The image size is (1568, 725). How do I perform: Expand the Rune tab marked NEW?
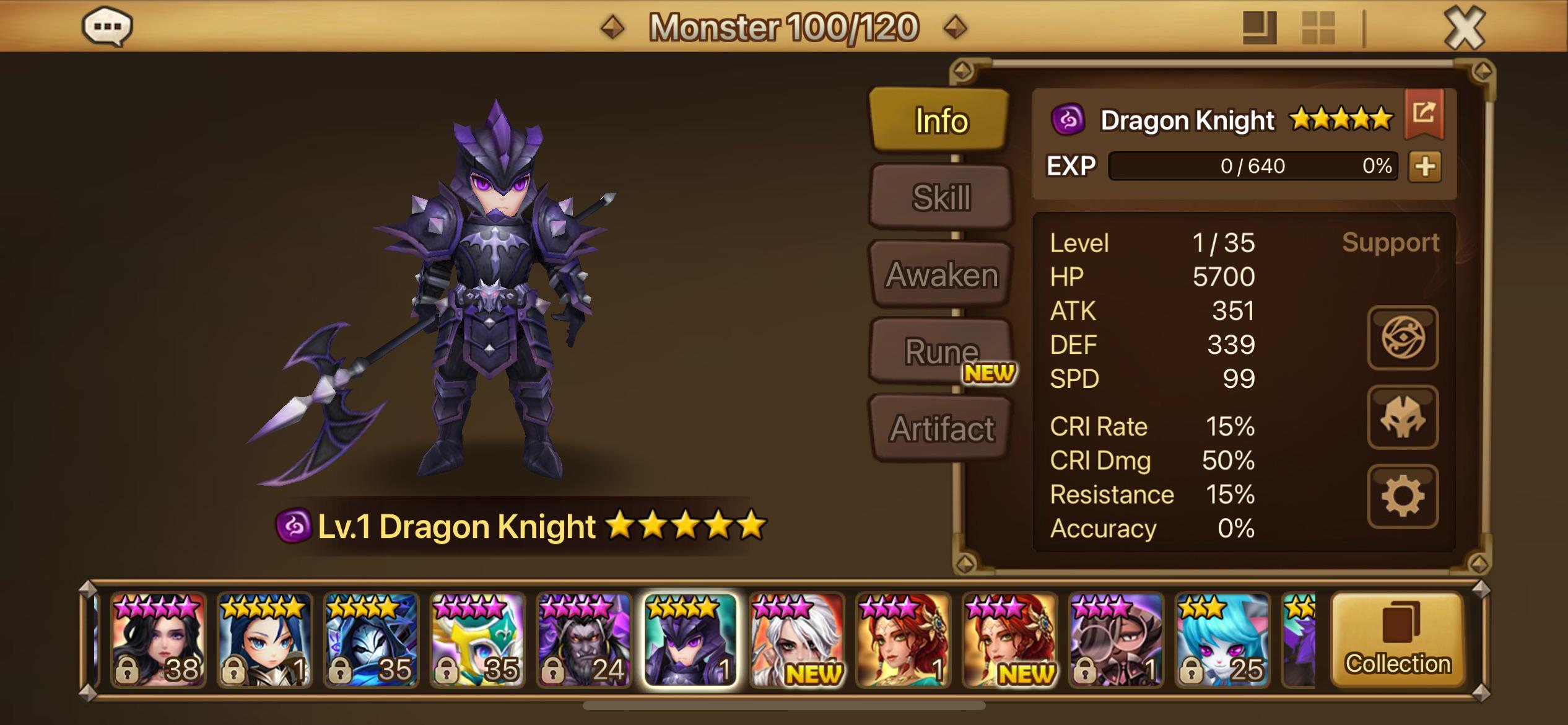(x=939, y=350)
